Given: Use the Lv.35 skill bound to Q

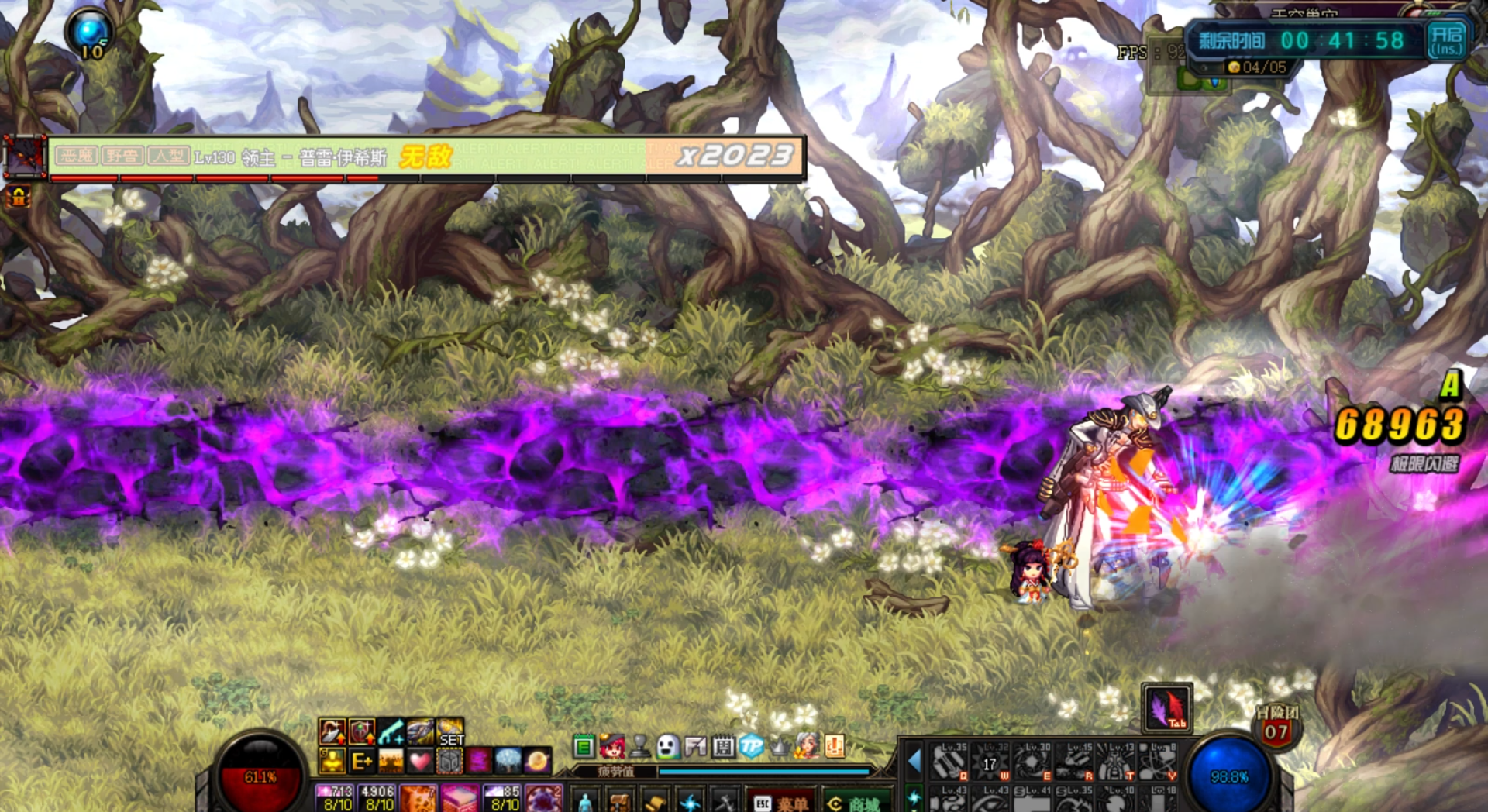Looking at the screenshot, I should tap(950, 762).
